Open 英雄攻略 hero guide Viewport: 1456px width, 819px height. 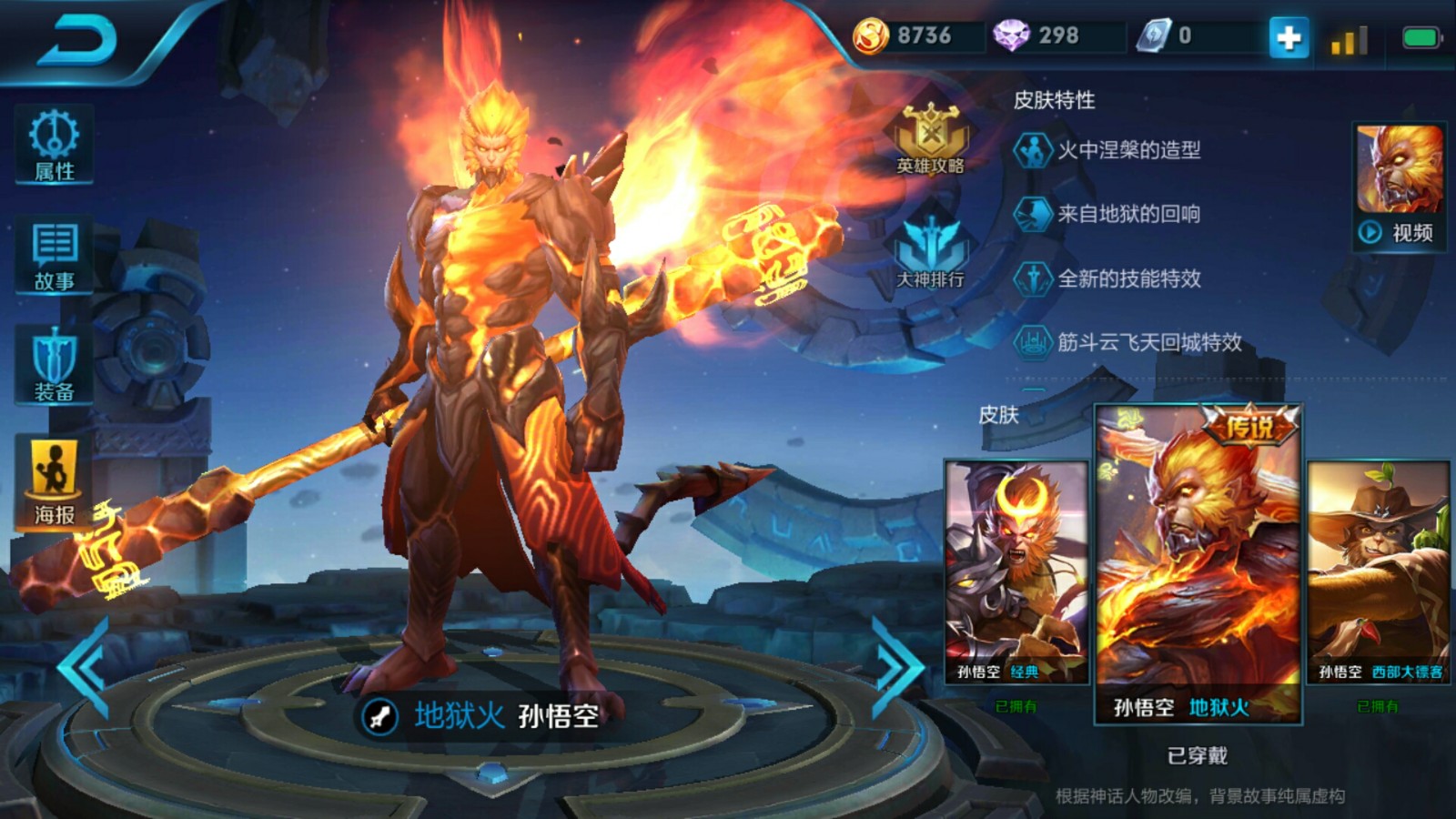[930, 138]
